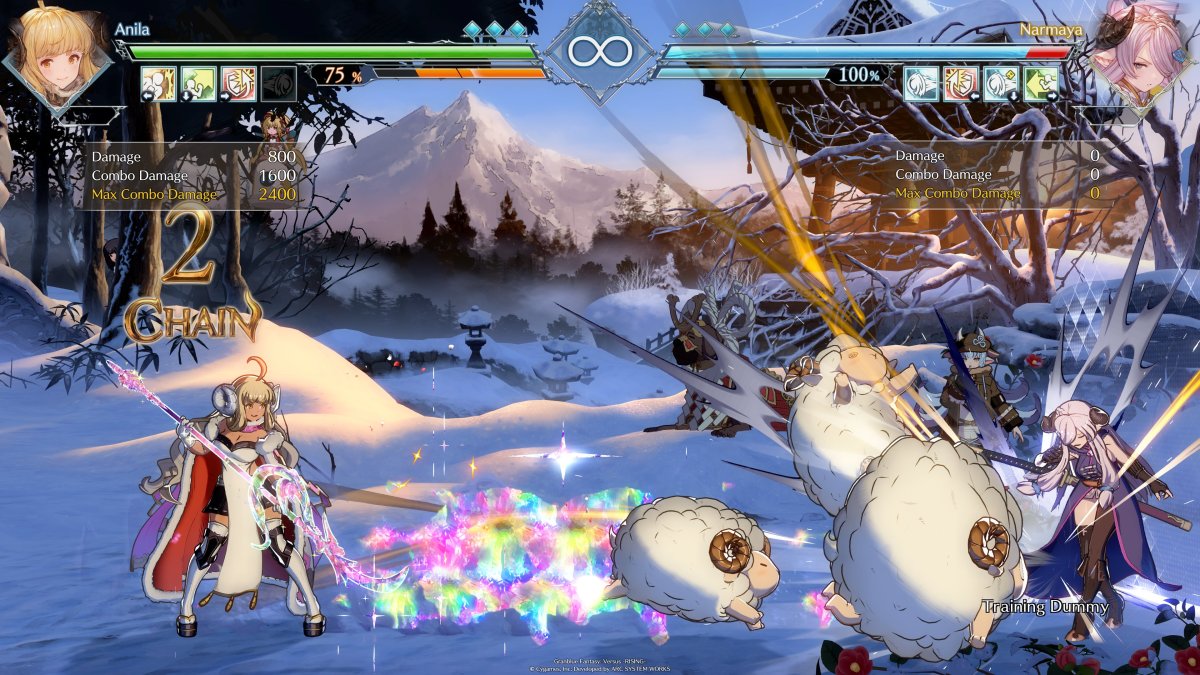This screenshot has height=675, width=1200.
Task: Click Anila's red shield skill icon
Action: click(238, 84)
